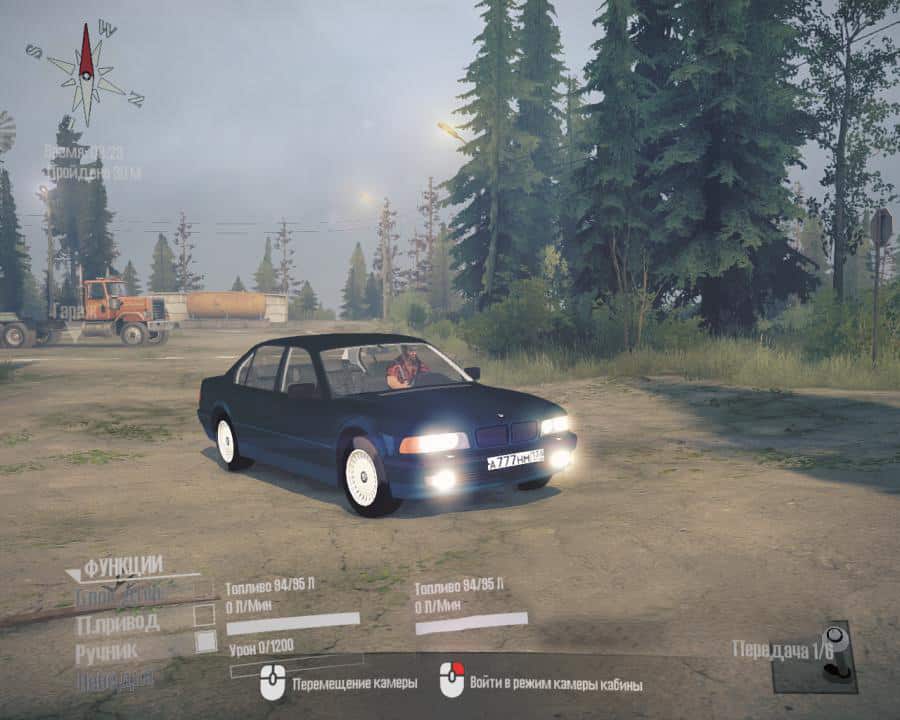Select the Лебедка winch entry
The height and width of the screenshot is (720, 900).
point(115,679)
